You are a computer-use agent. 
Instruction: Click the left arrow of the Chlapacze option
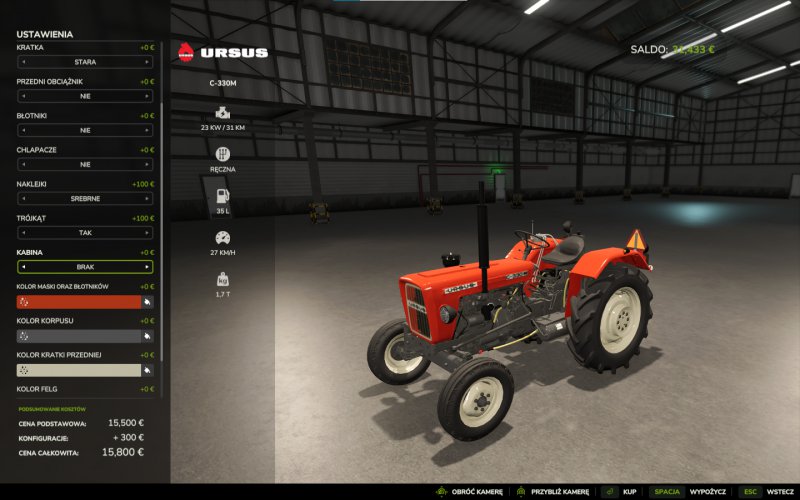23,164
